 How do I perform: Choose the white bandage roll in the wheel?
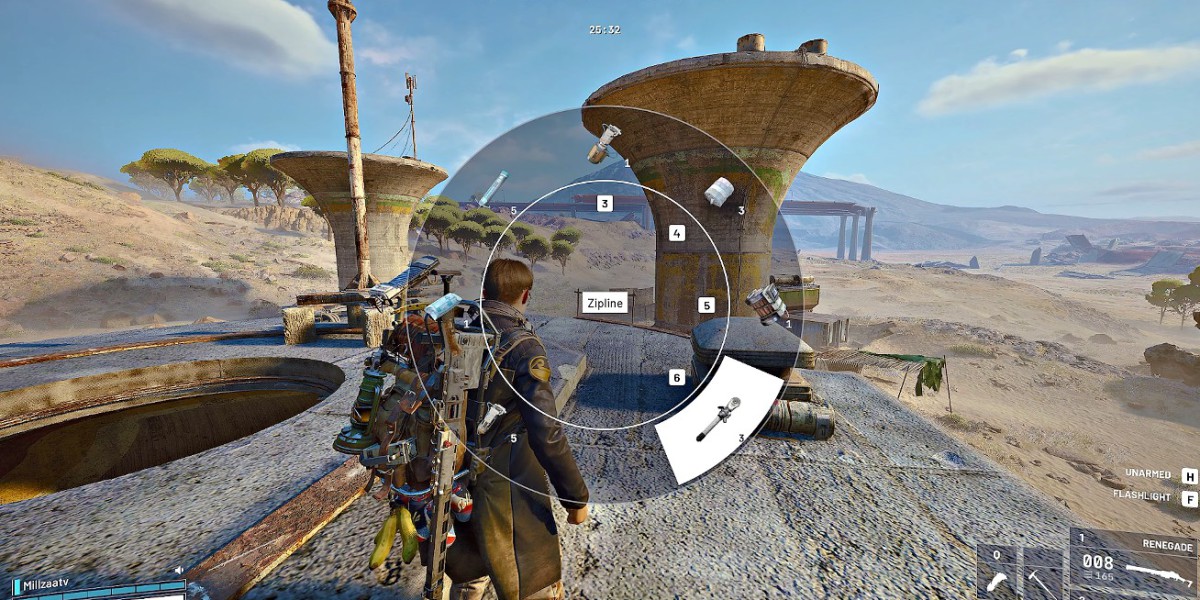(x=719, y=192)
